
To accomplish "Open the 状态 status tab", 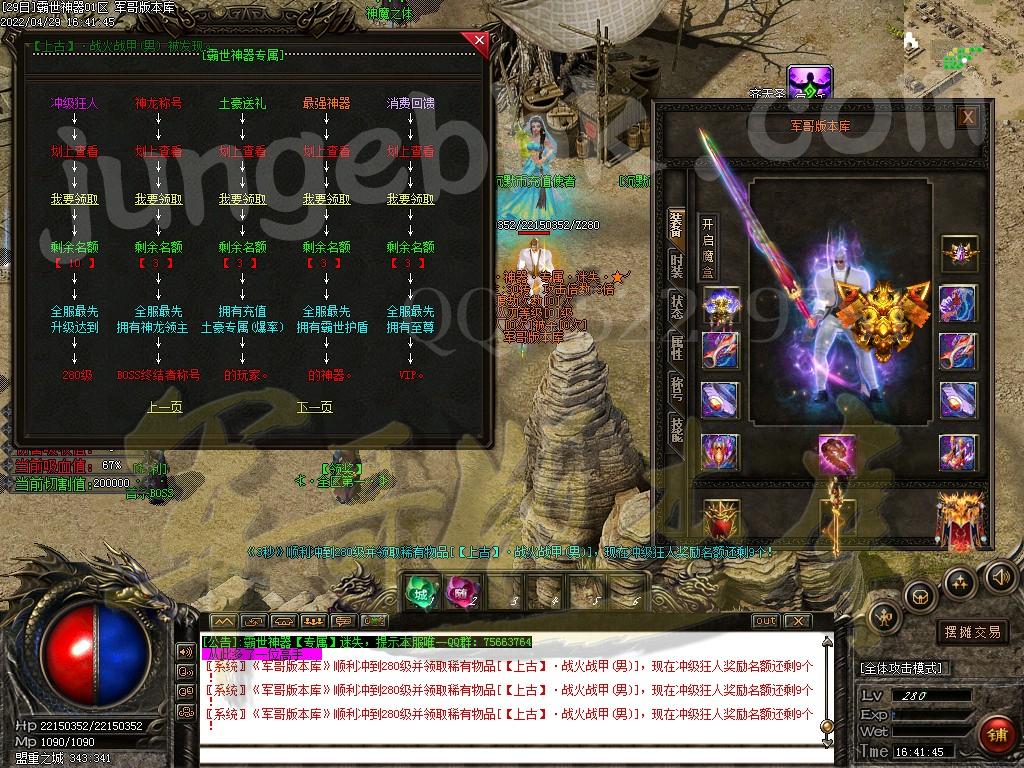I will pos(677,307).
